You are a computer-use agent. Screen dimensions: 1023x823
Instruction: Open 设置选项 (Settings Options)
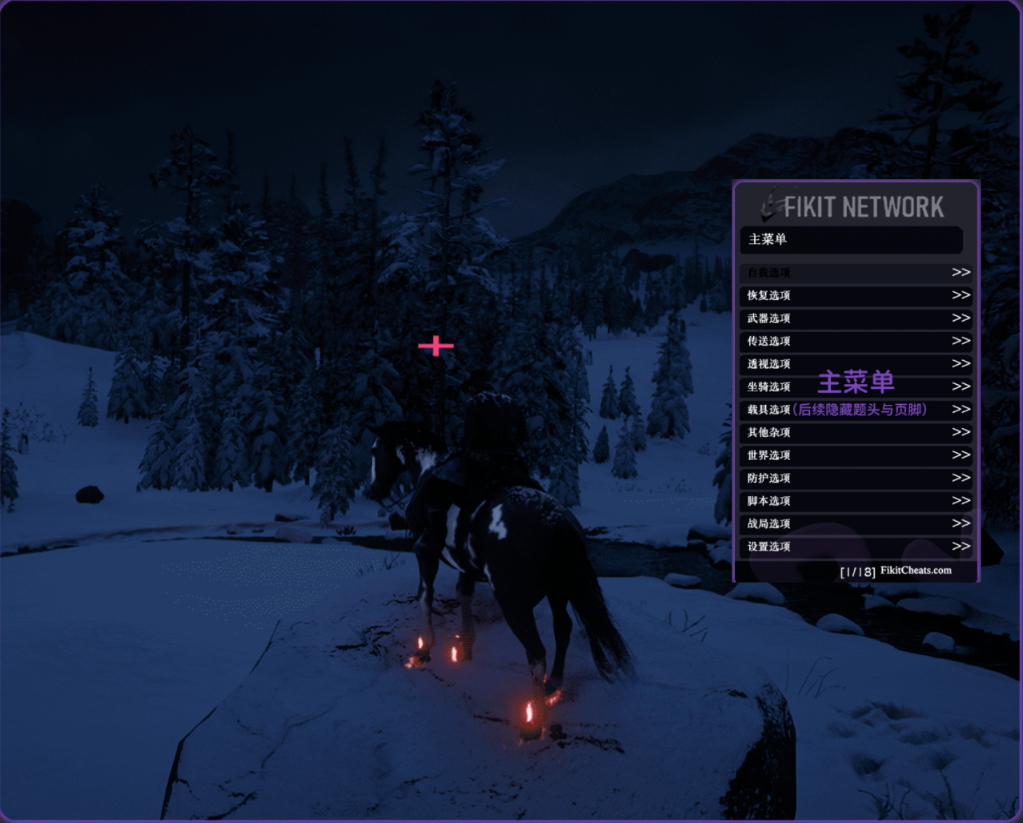[x=856, y=547]
